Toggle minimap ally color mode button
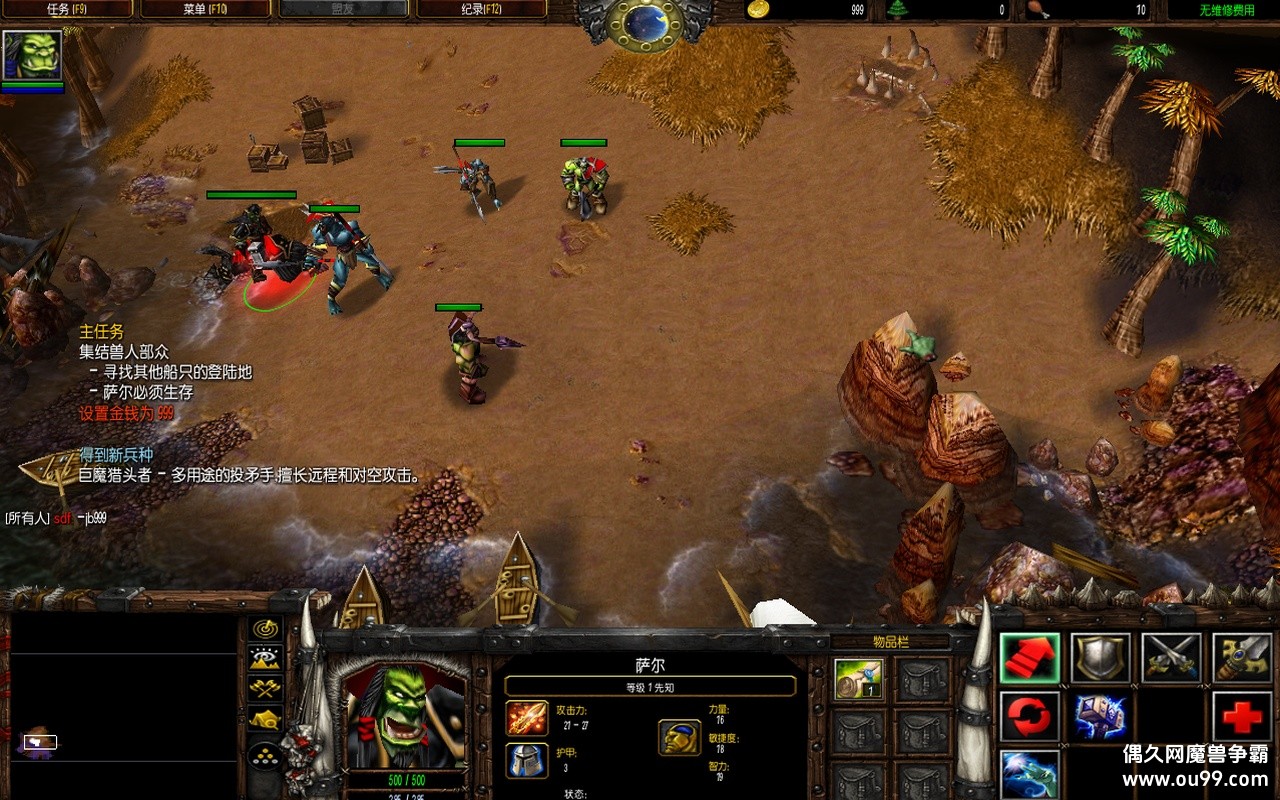The height and width of the screenshot is (800, 1280). tap(265, 688)
